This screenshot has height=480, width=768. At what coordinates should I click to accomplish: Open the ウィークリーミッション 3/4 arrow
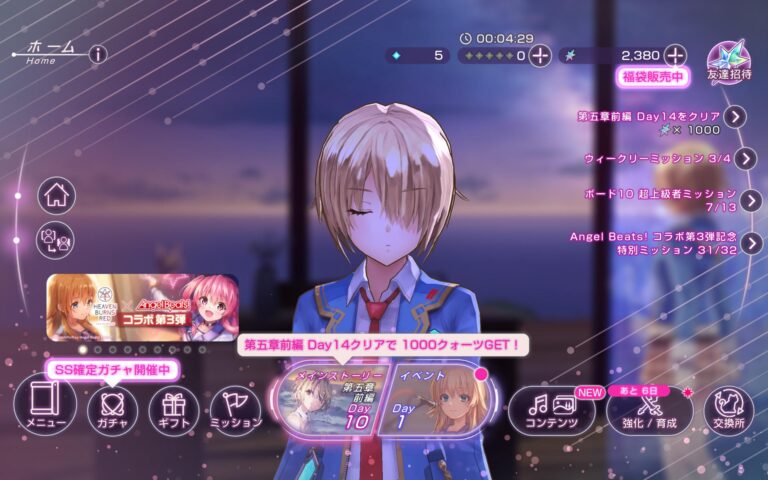coord(747,158)
